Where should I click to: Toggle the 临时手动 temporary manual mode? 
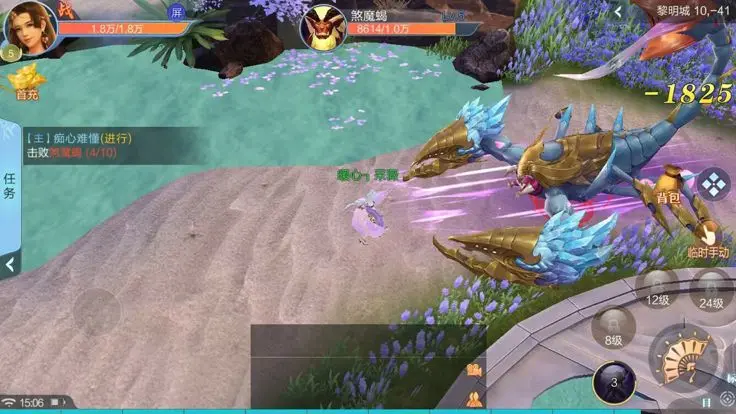coord(708,241)
